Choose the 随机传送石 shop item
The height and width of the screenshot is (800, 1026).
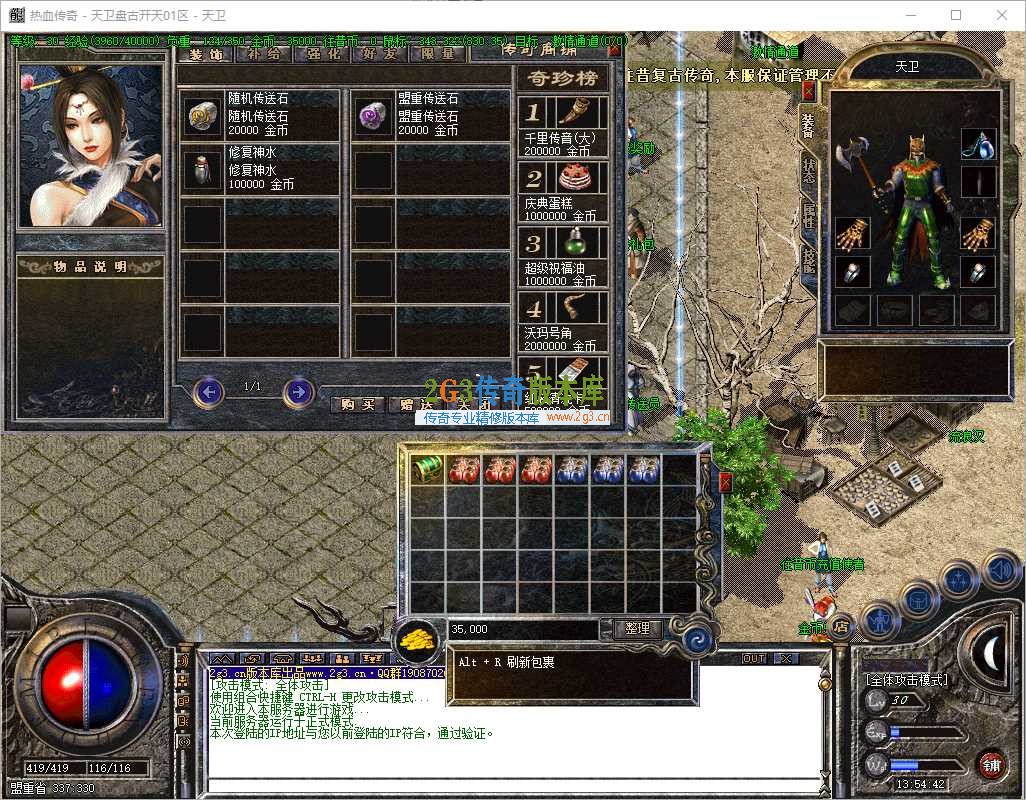[260, 115]
